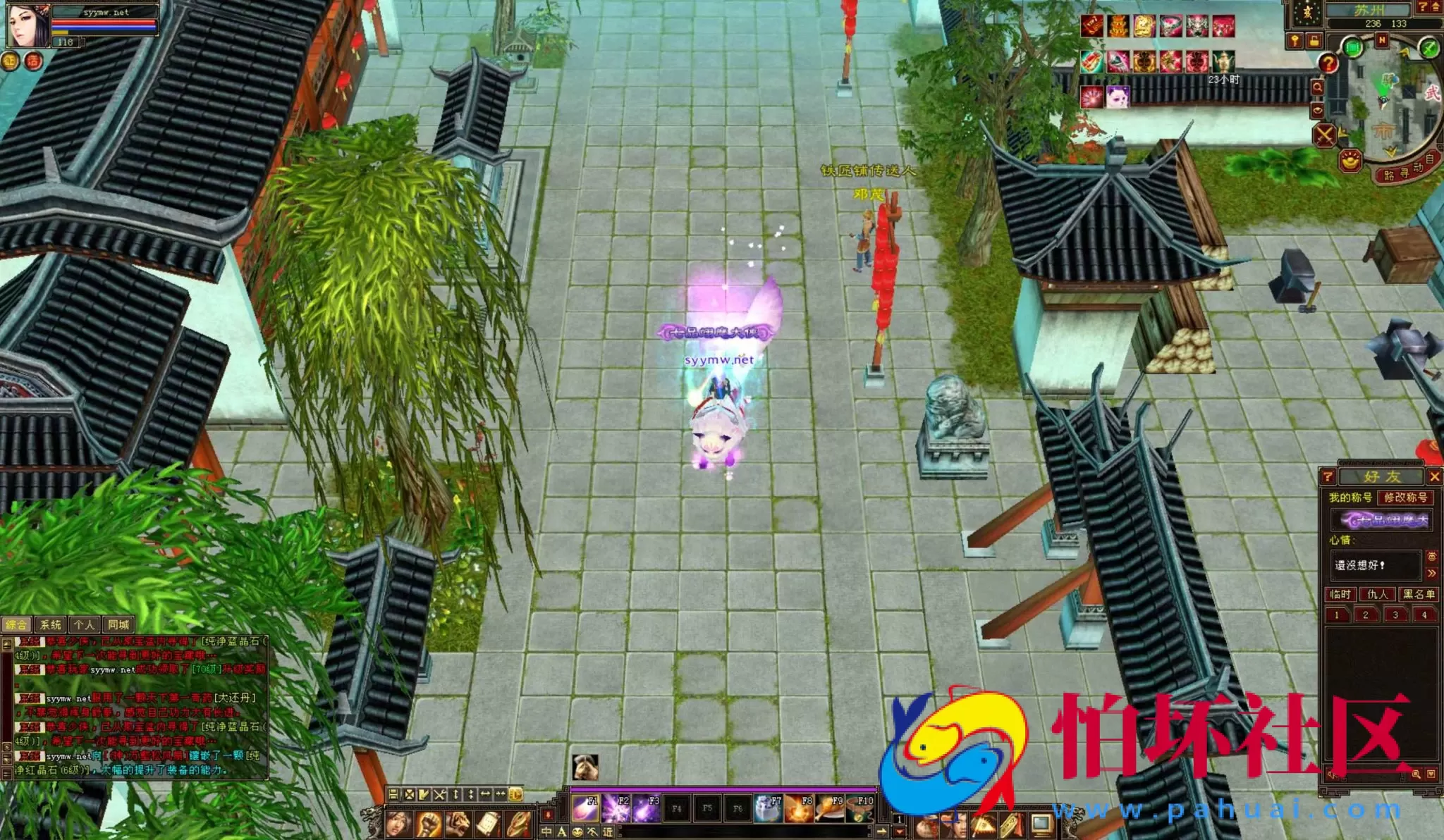Image resolution: width=1444 pixels, height=840 pixels.
Task: Open the 黑名单 blacklist tab in friends panel
Action: (x=1417, y=595)
